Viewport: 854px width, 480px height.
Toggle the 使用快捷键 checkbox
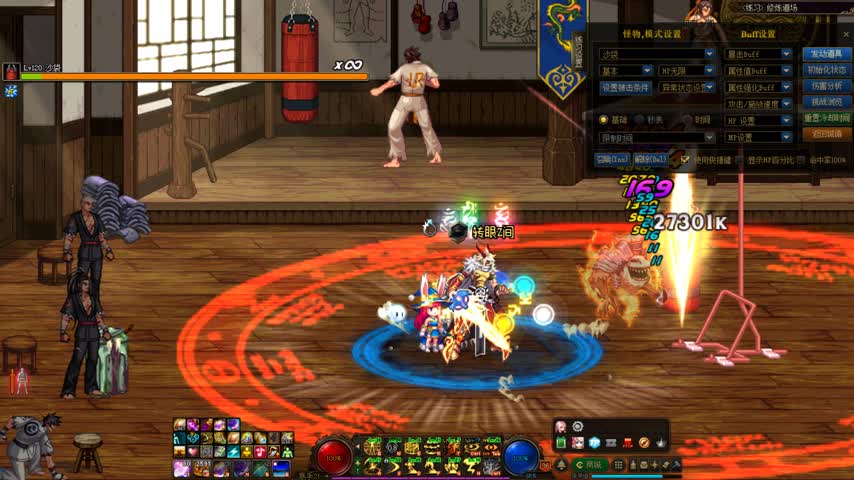click(685, 159)
